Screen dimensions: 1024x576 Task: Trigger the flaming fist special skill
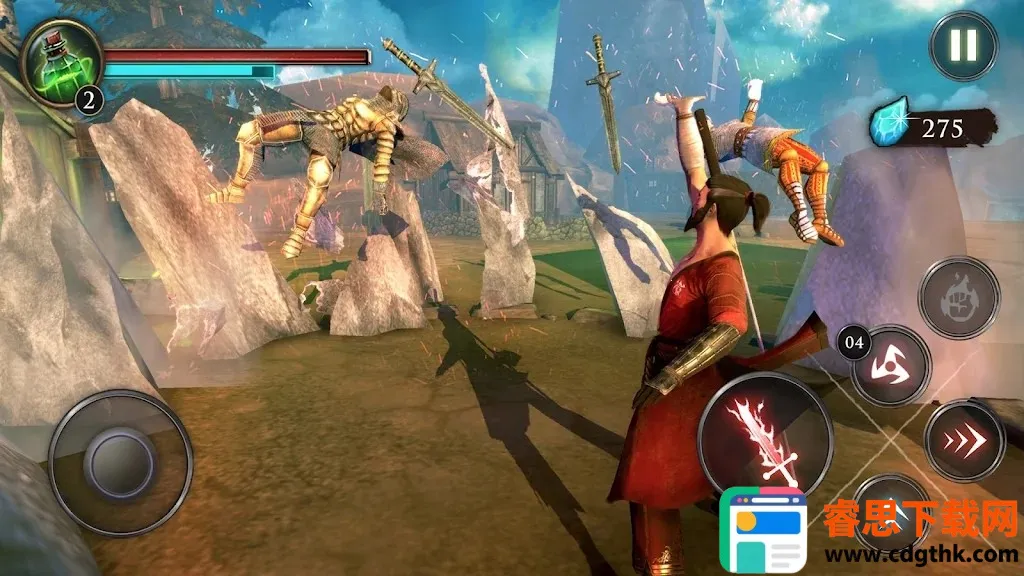coord(959,298)
